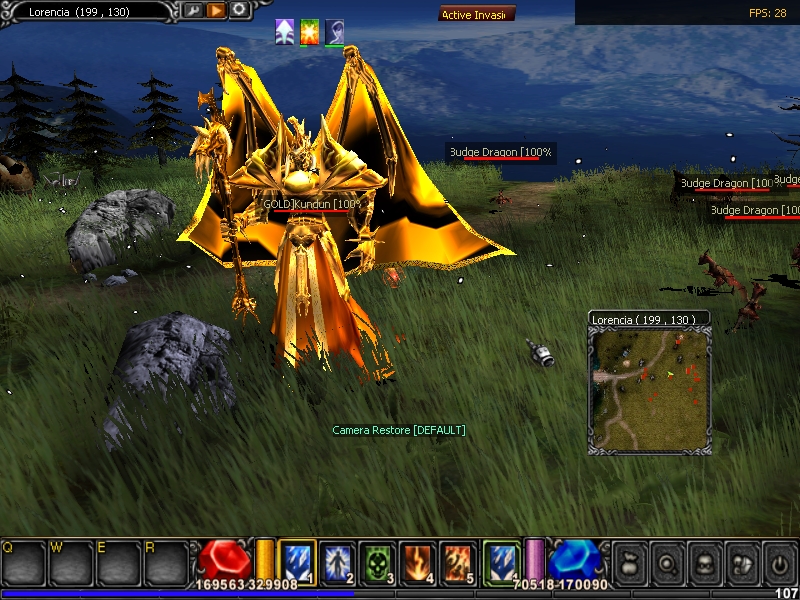
Task: Choose the flame skill in slot 4
Action: coord(417,562)
